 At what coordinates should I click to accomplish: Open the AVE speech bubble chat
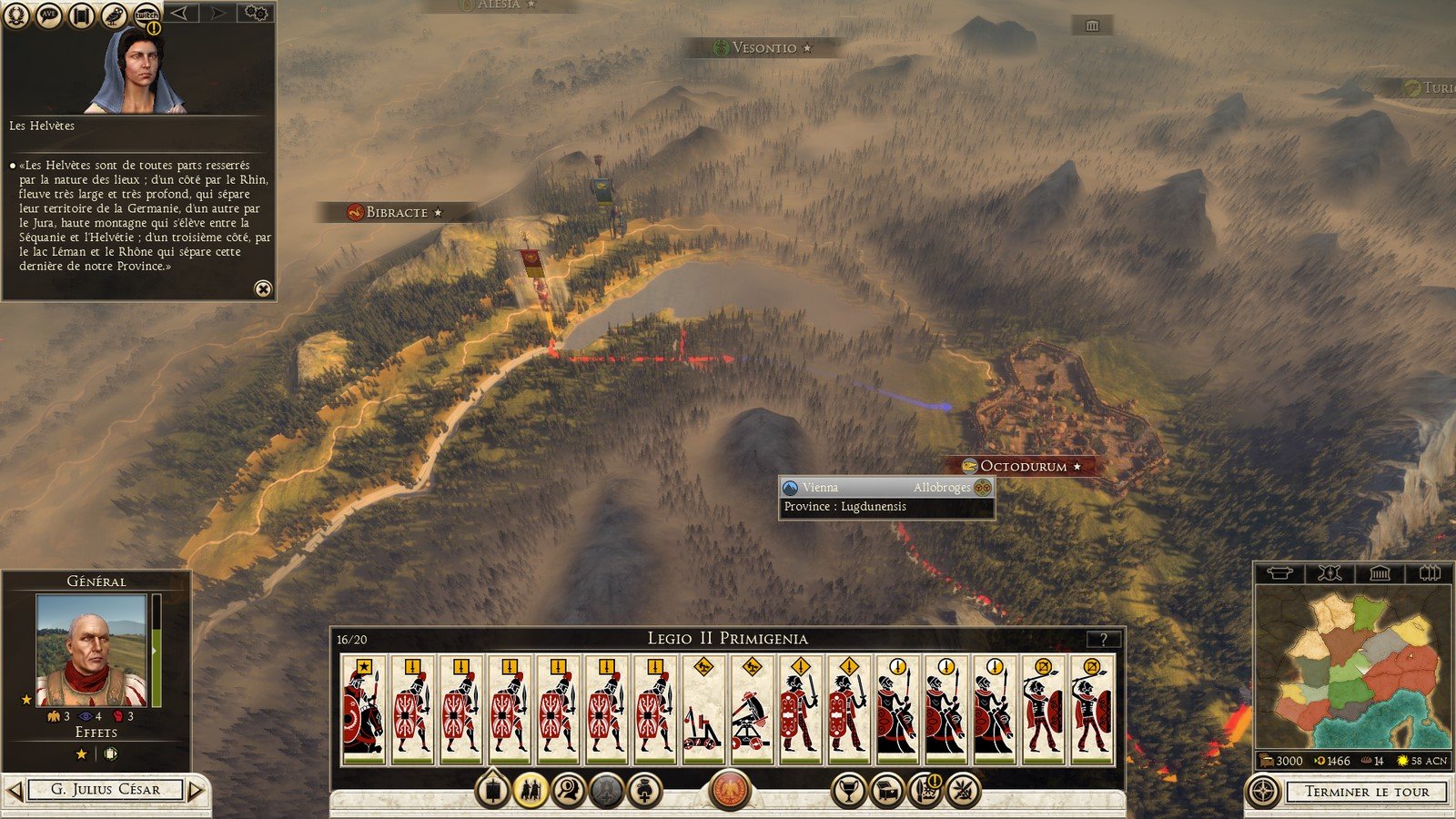[x=49, y=15]
